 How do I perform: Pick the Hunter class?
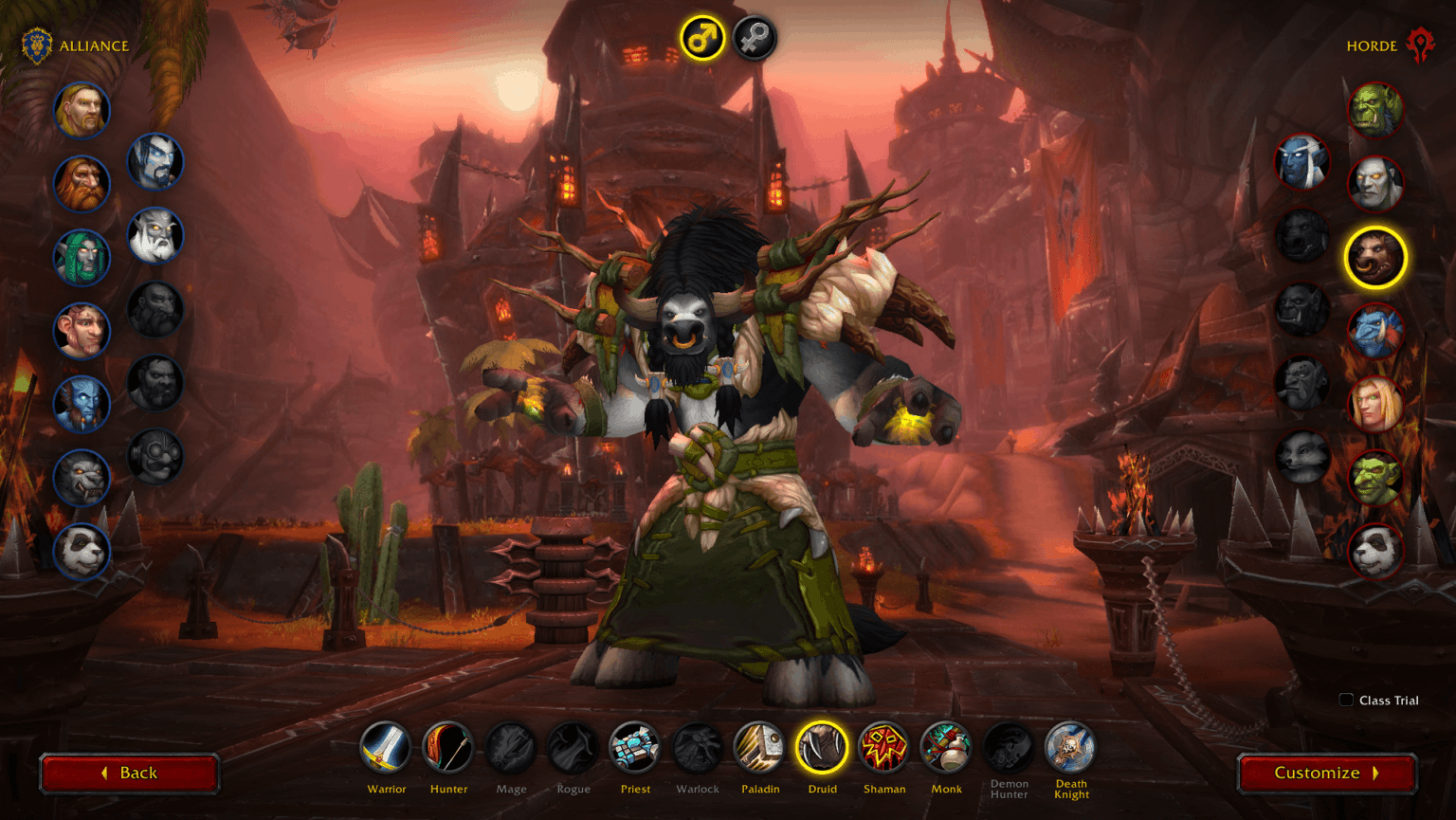click(448, 749)
